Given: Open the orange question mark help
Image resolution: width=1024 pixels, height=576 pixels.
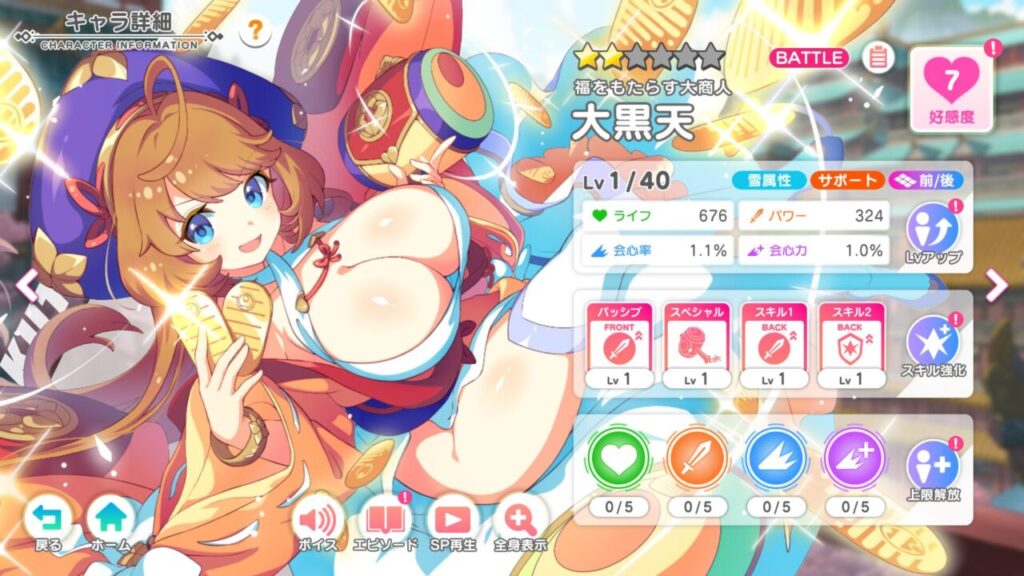Looking at the screenshot, I should pyautogui.click(x=256, y=31).
